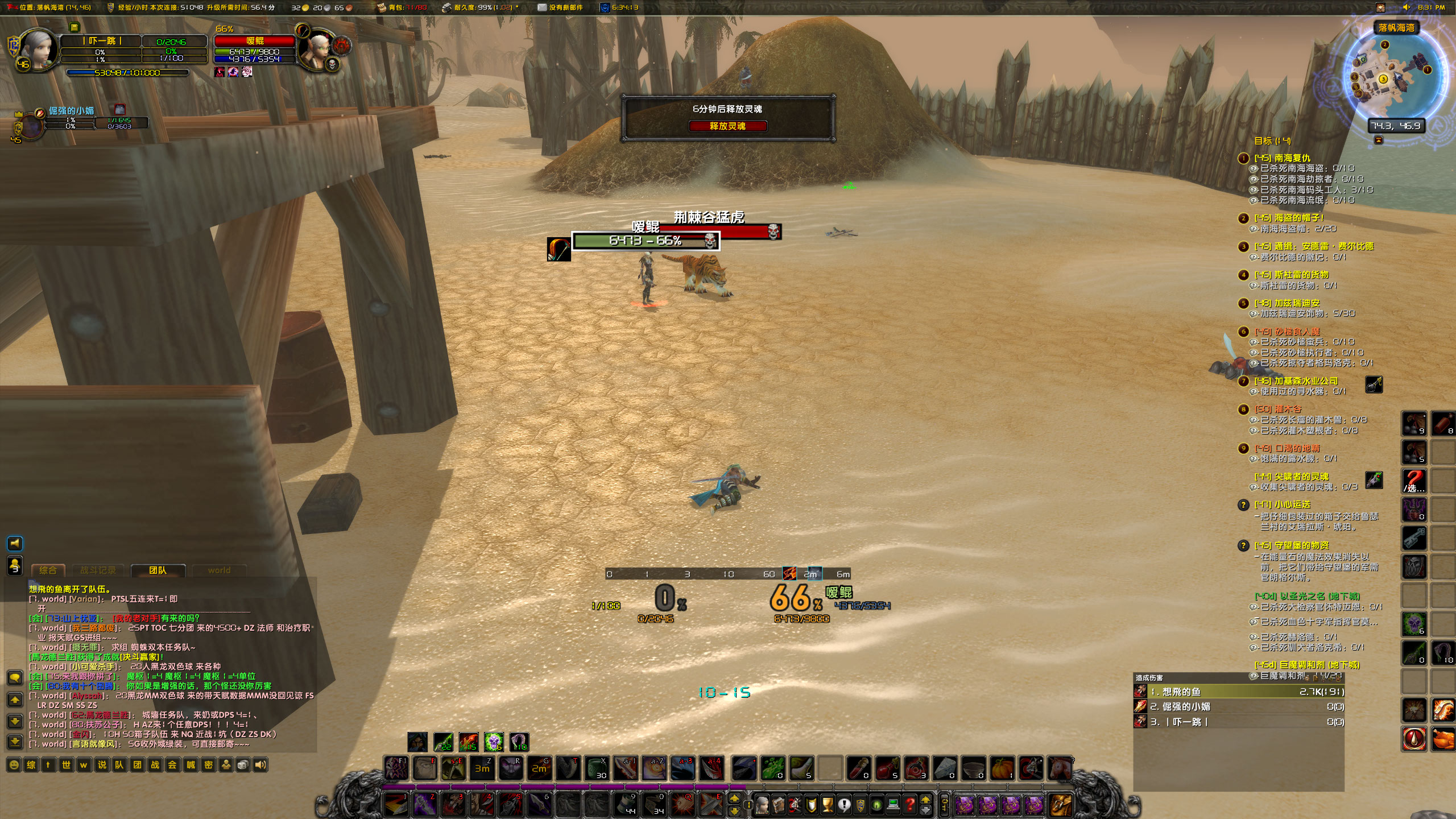This screenshot has height=819, width=1456.
Task: Switch to the world chat tab
Action: coord(219,570)
